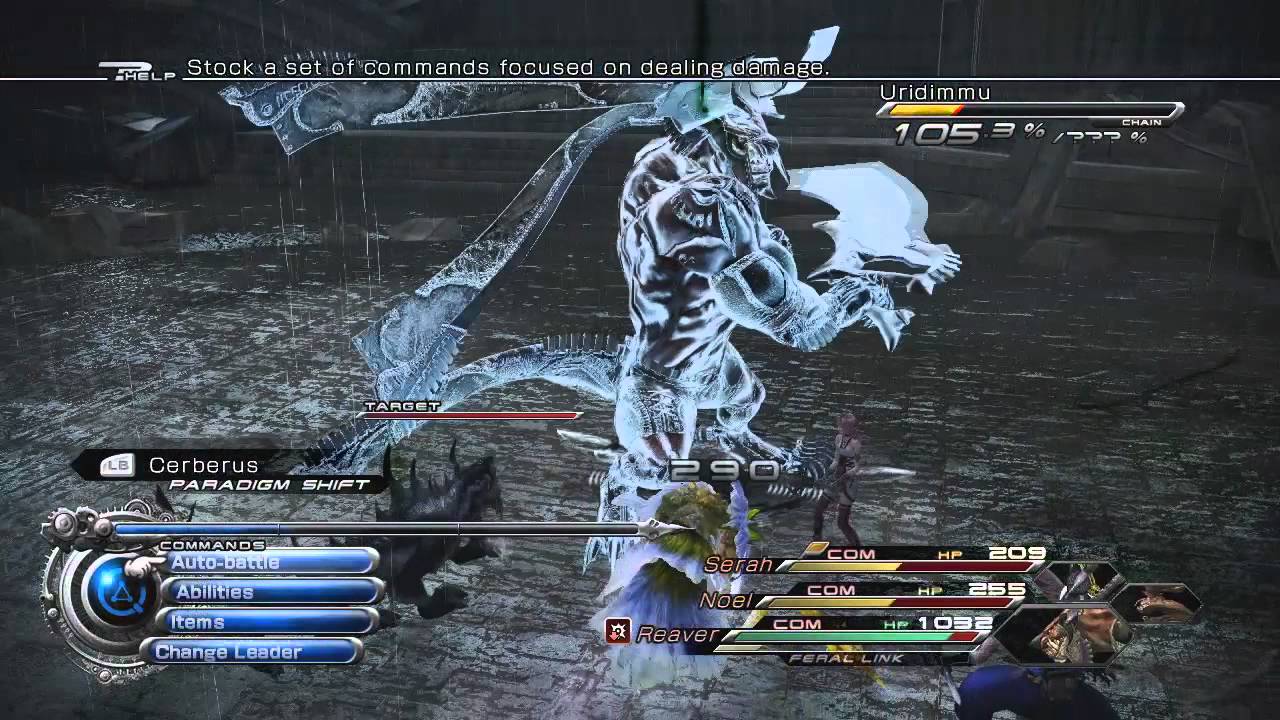
Task: Select Serah's party status row
Action: [x=880, y=562]
